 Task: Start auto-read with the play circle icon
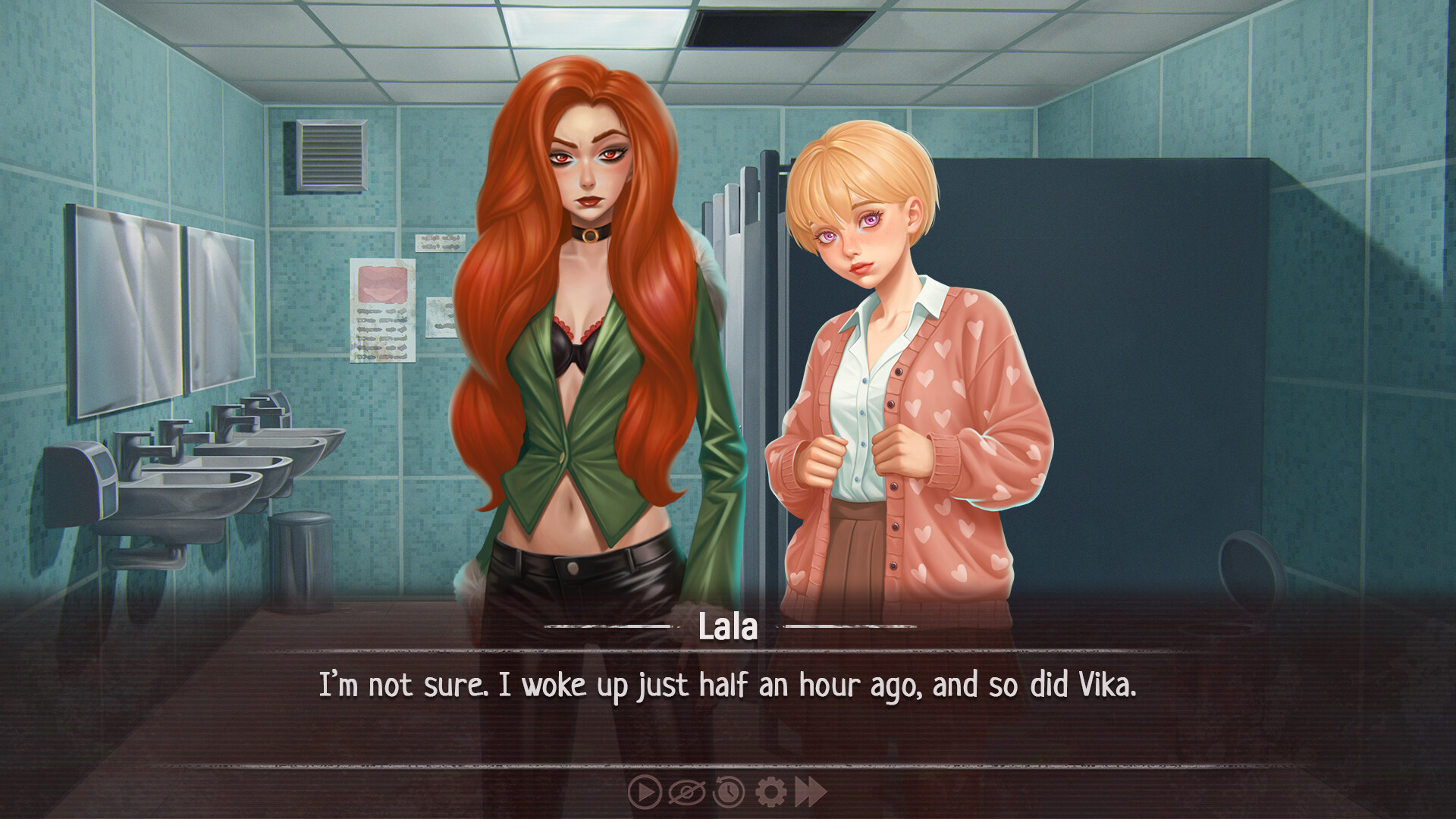(644, 792)
